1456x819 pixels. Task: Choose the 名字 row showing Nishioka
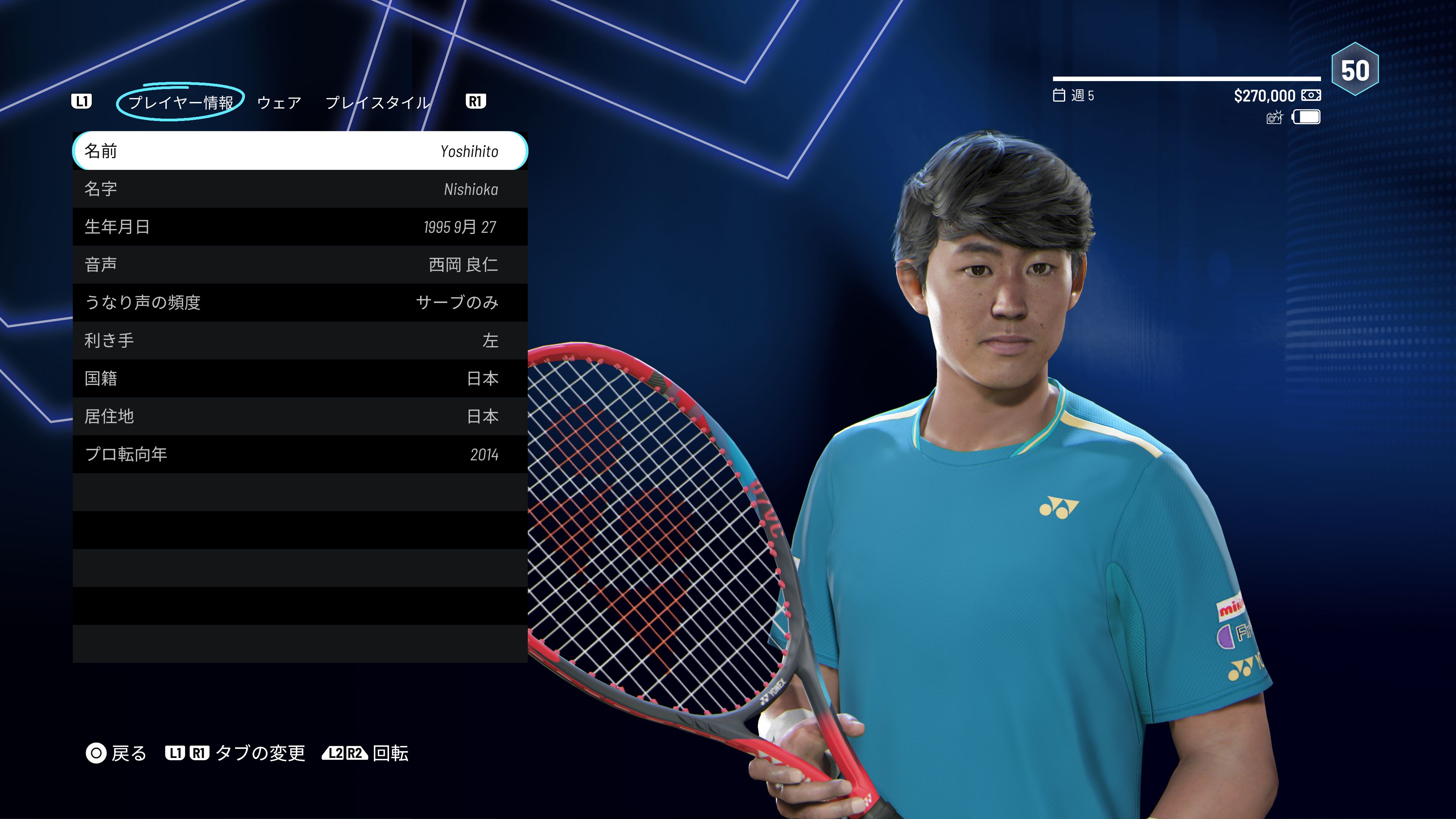[300, 189]
